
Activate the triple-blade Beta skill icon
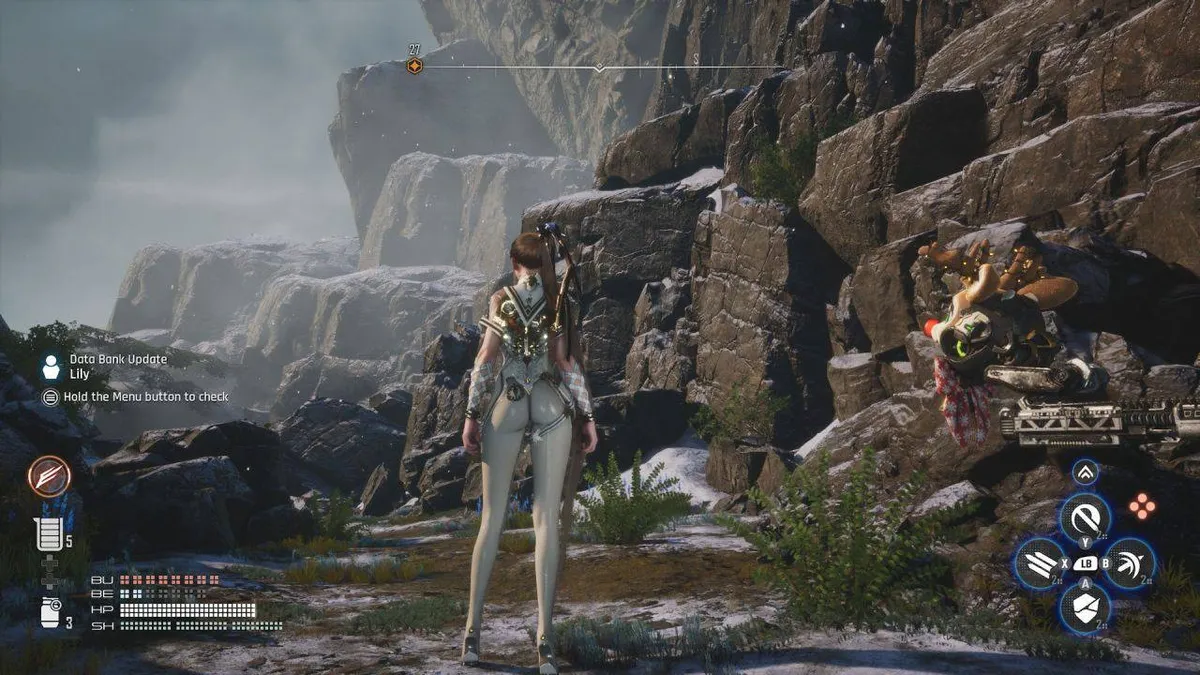1039,564
